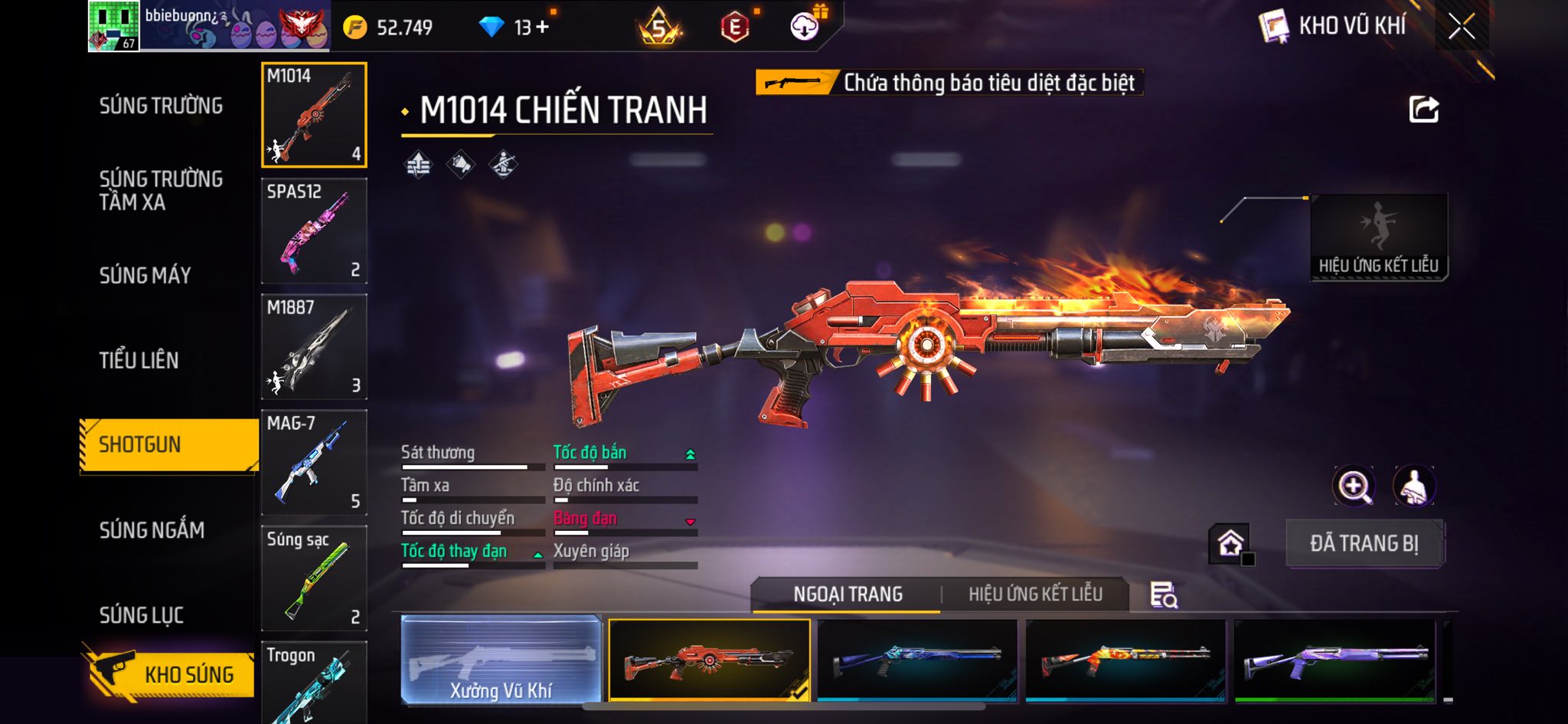Viewport: 1568px width, 724px height.
Task: Switch to the Tiểu Liên category
Action: point(139,360)
